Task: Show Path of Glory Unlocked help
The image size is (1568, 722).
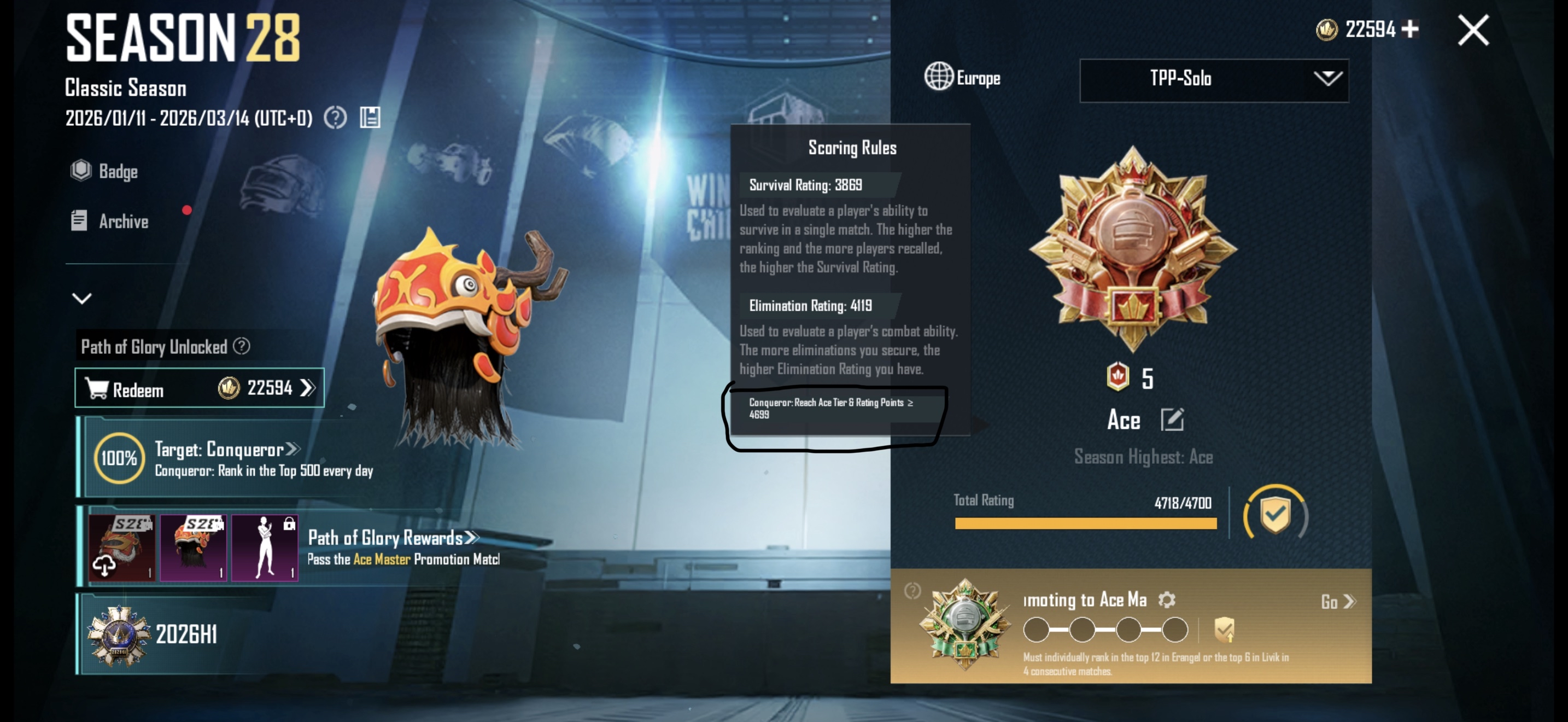Action: click(x=242, y=346)
